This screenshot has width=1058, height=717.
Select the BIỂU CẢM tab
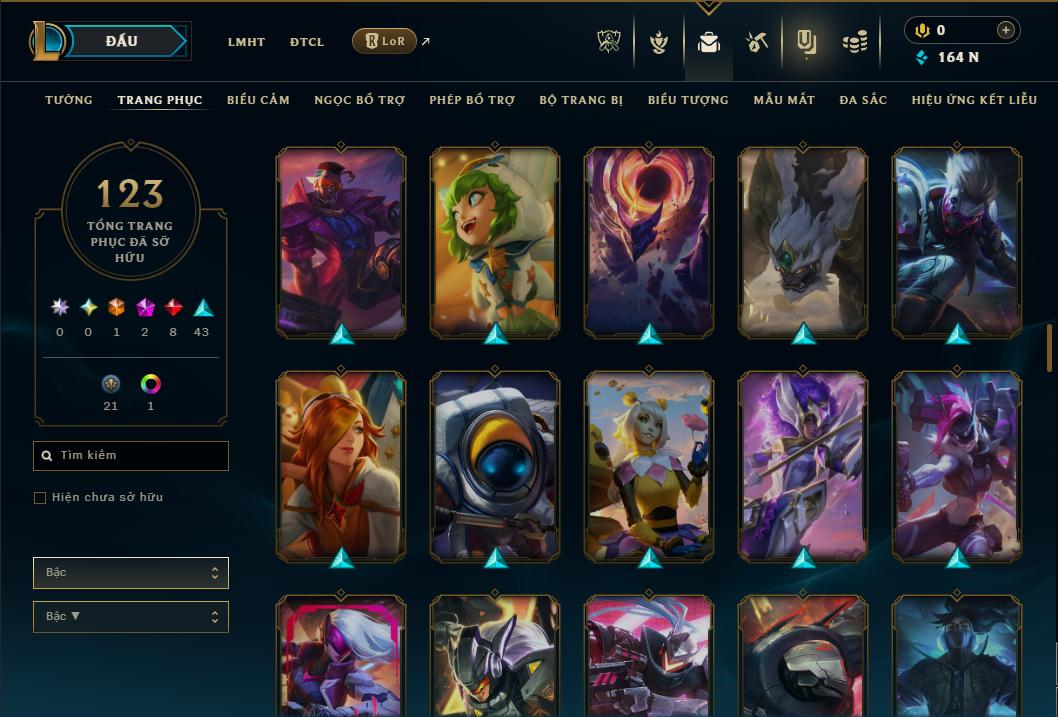(x=258, y=100)
